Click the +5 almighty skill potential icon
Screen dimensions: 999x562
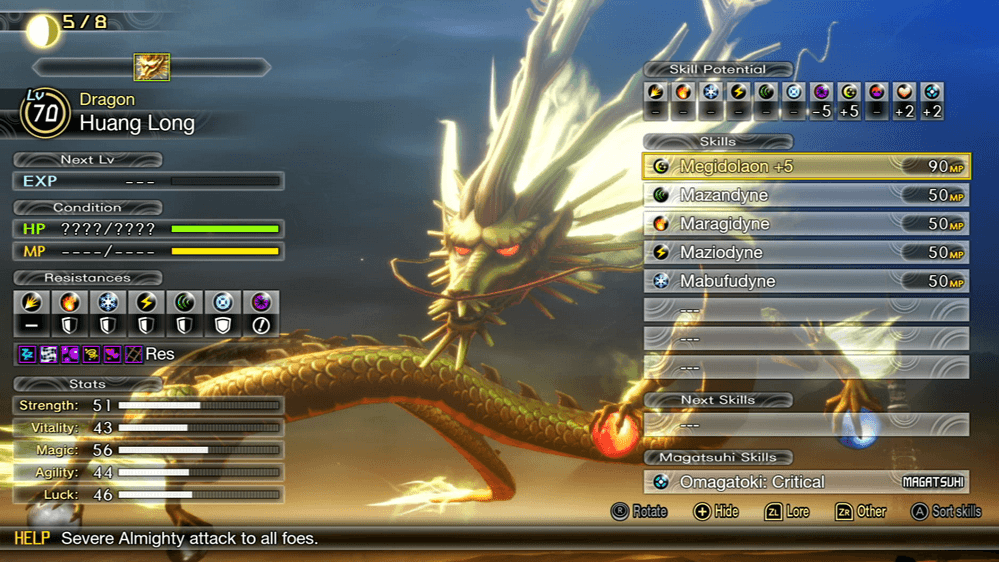[849, 93]
